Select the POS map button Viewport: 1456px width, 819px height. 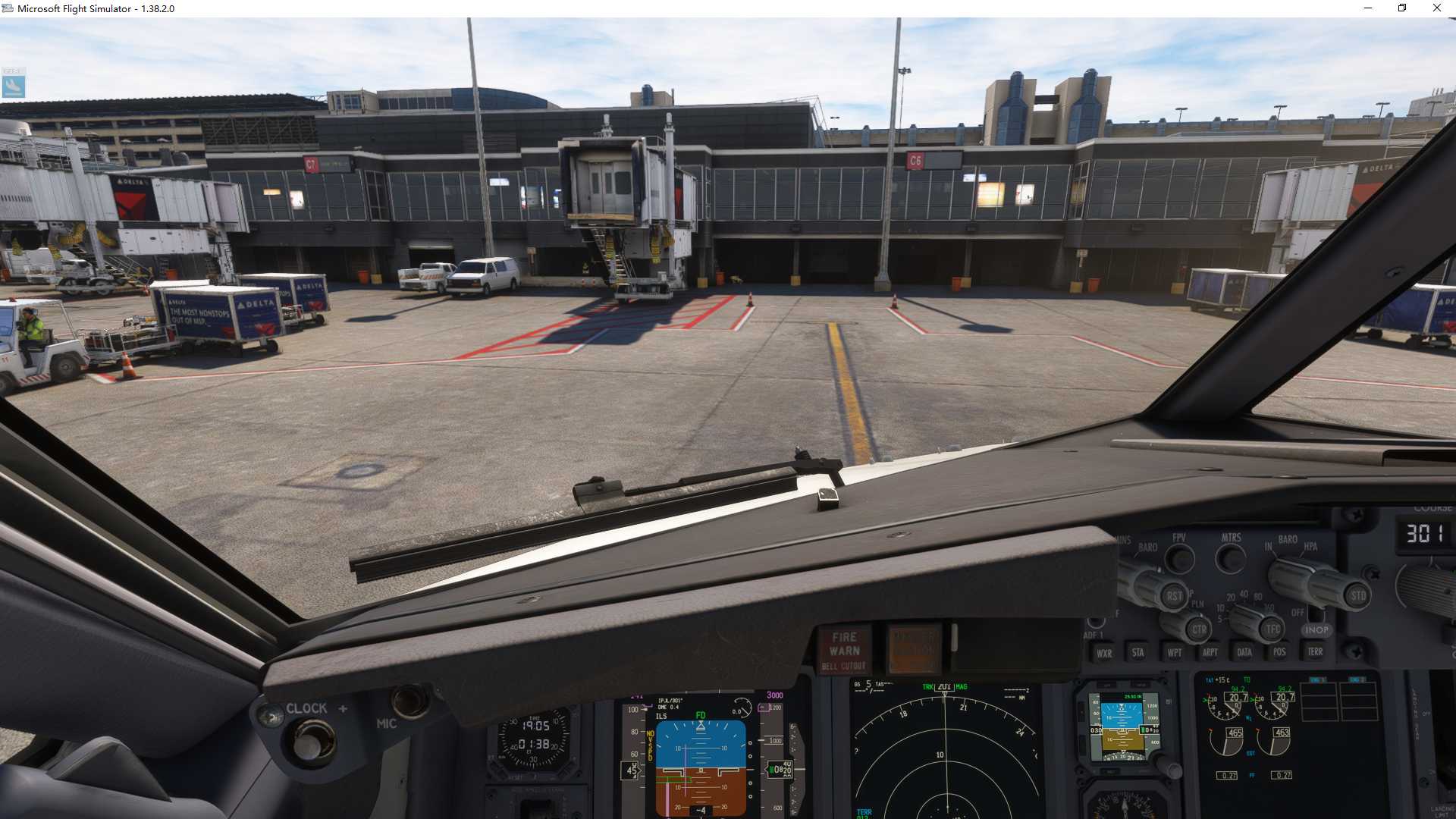click(1279, 652)
